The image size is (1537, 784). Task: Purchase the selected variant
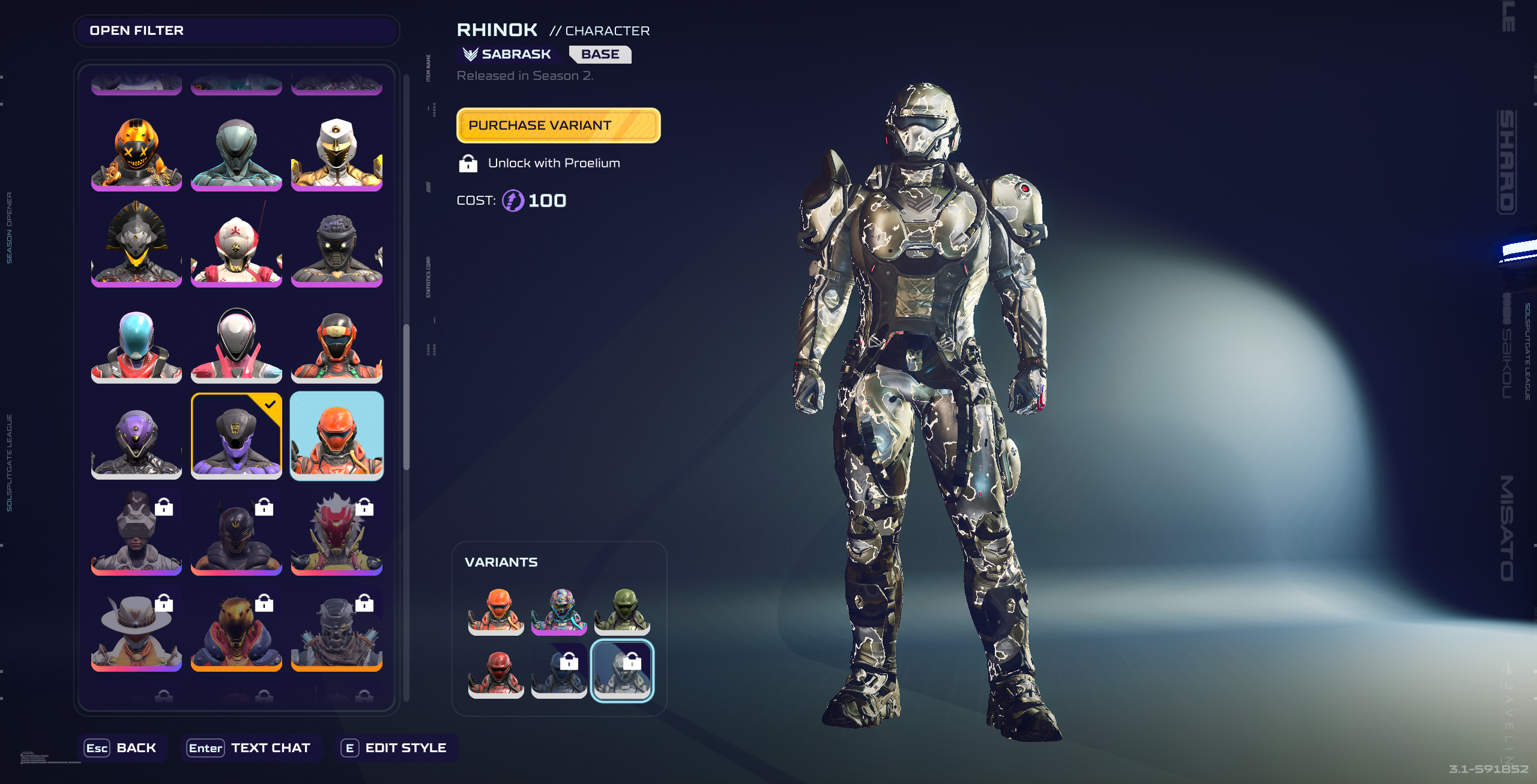(x=558, y=125)
